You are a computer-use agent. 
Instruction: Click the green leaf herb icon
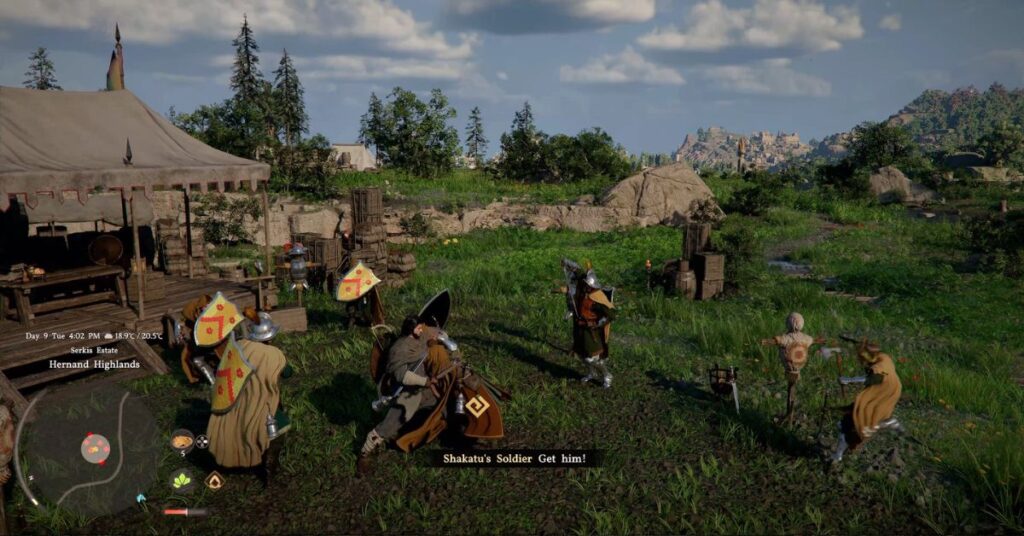[x=182, y=480]
